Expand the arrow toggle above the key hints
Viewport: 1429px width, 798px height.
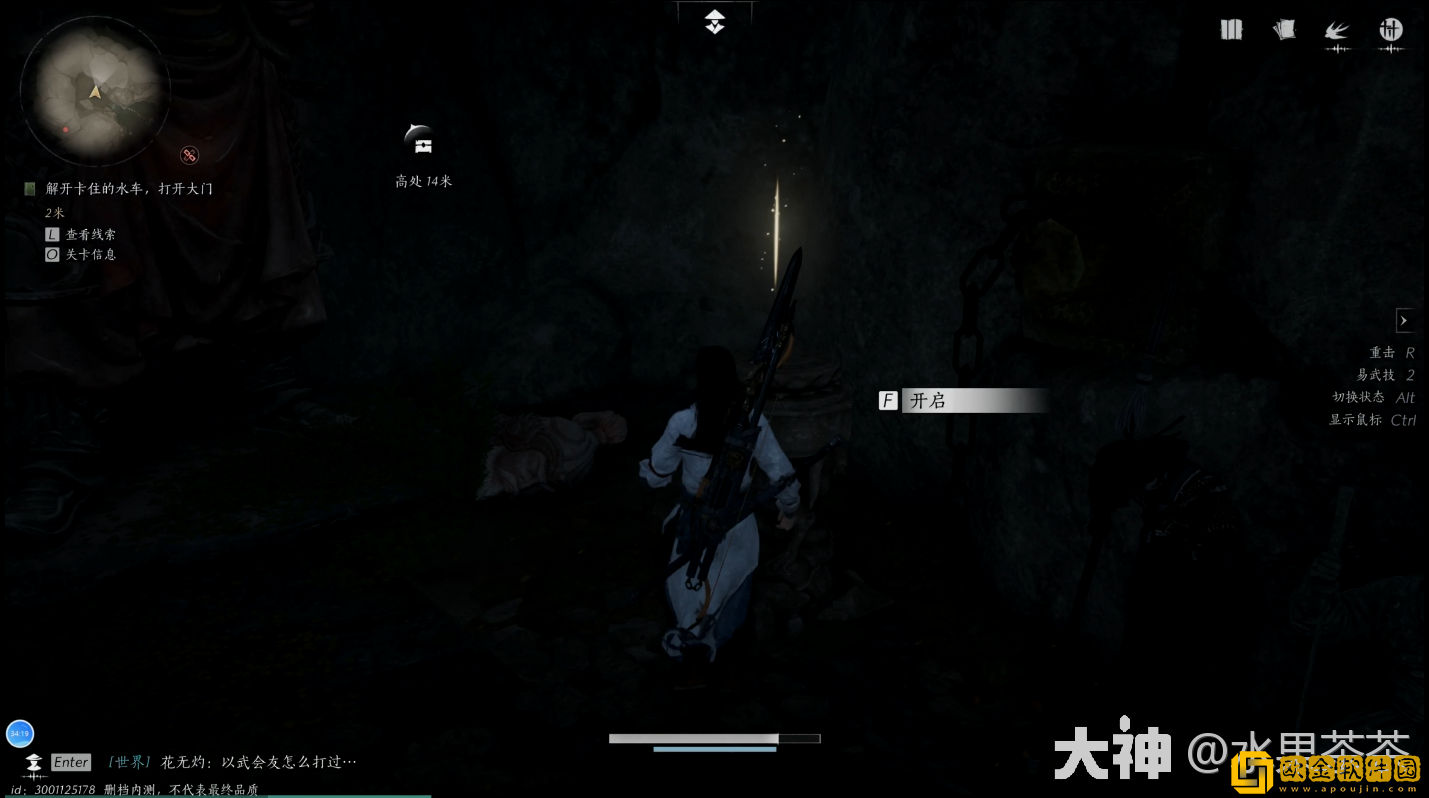1404,320
